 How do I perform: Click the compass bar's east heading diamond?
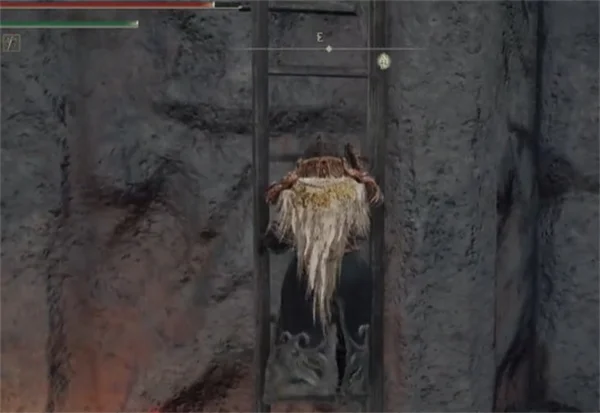click(329, 48)
